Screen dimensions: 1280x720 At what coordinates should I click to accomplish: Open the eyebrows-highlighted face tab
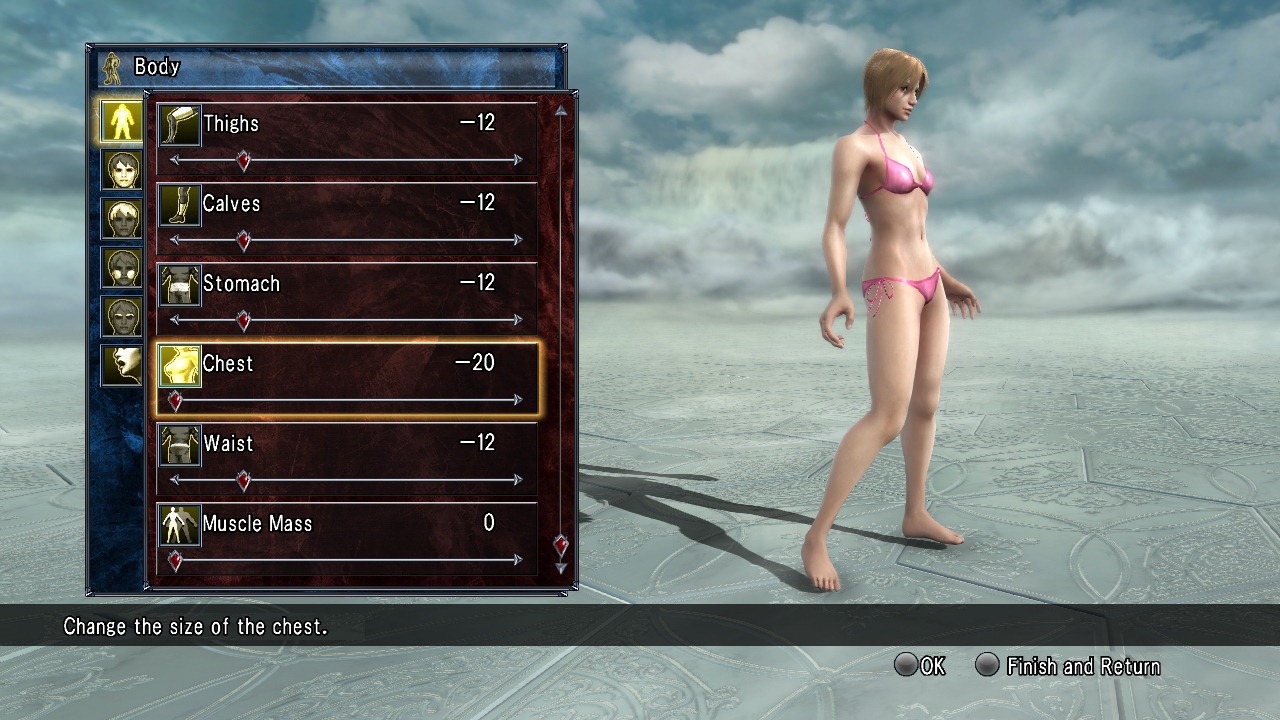pos(122,317)
